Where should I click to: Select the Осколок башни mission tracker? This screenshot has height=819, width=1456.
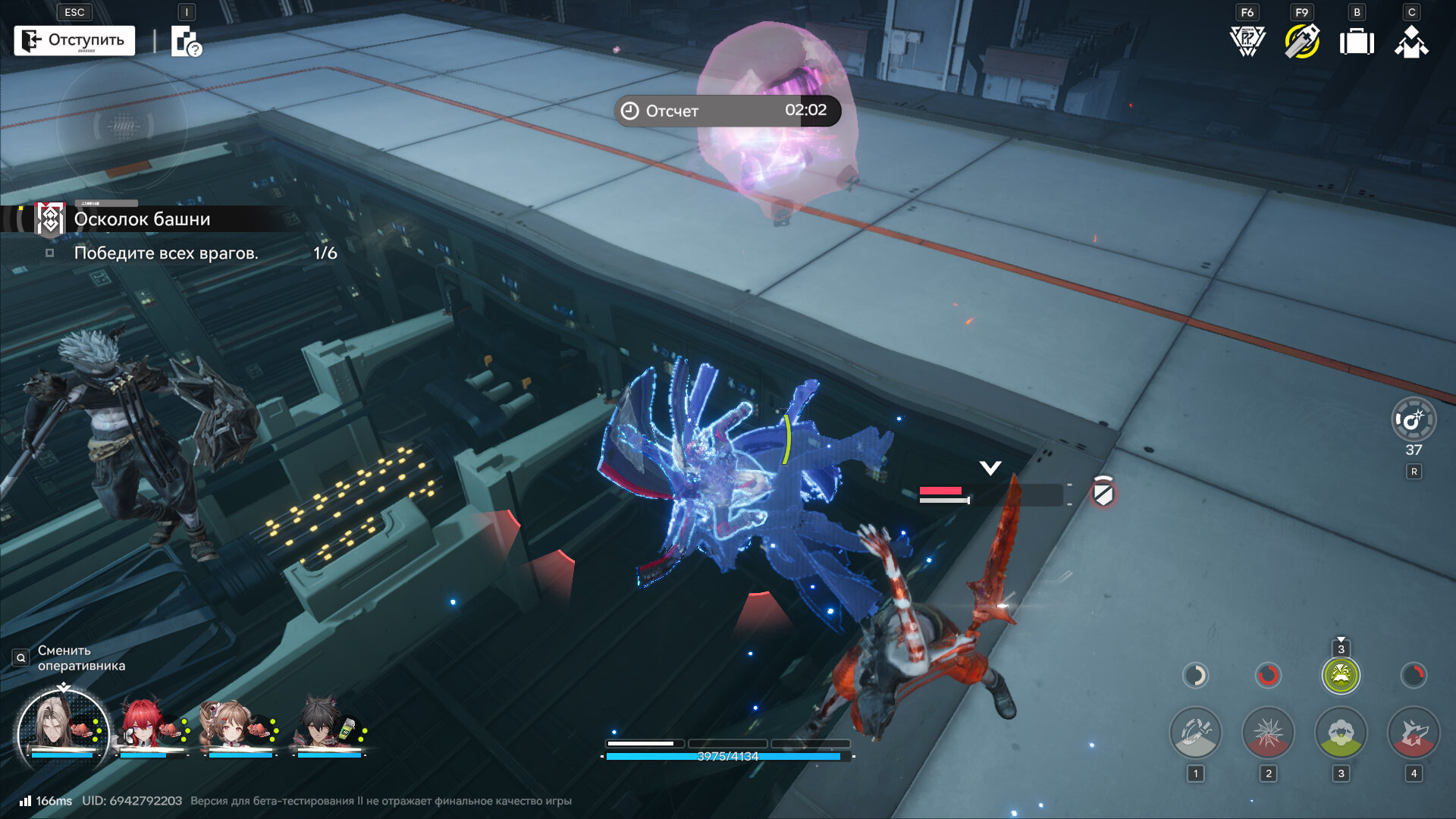(x=142, y=219)
